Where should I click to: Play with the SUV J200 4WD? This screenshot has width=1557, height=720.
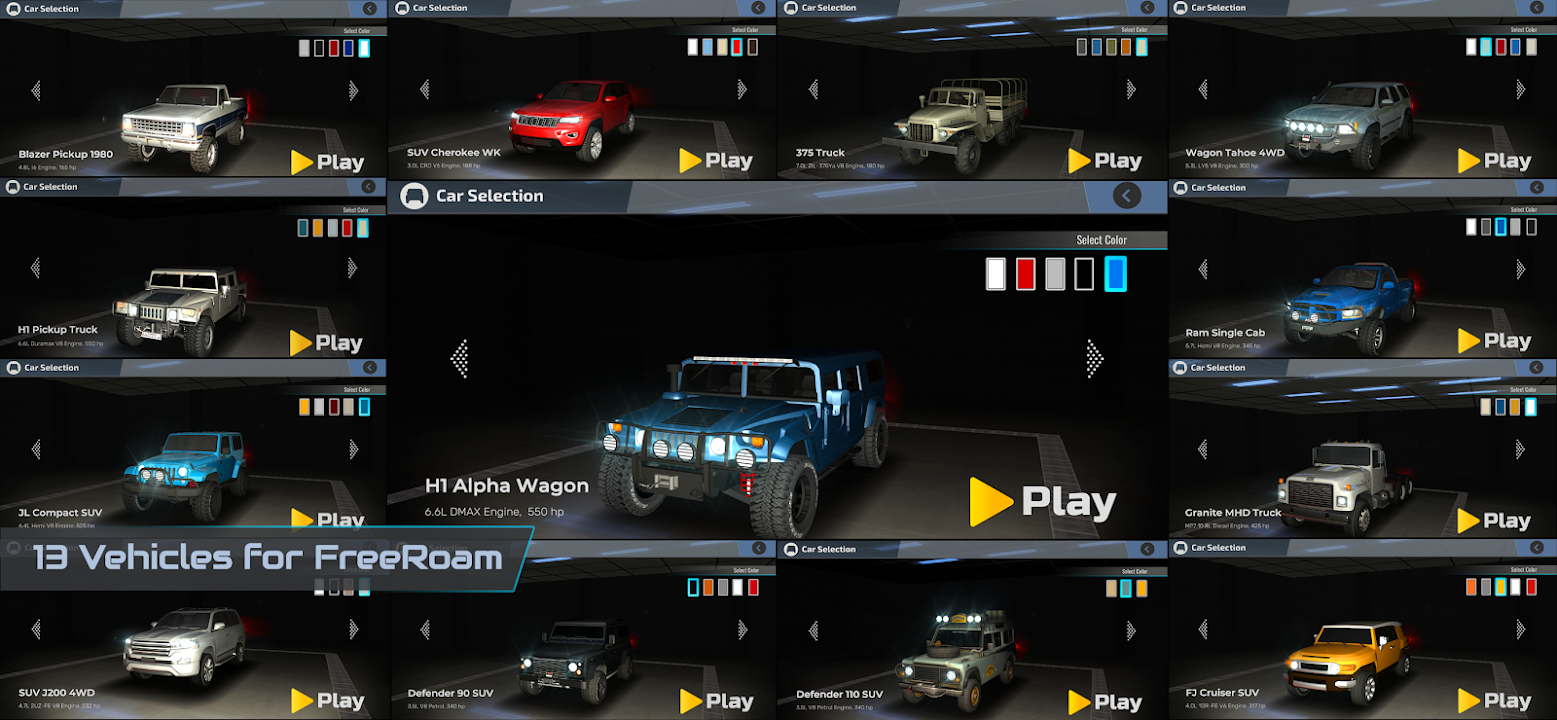(327, 701)
